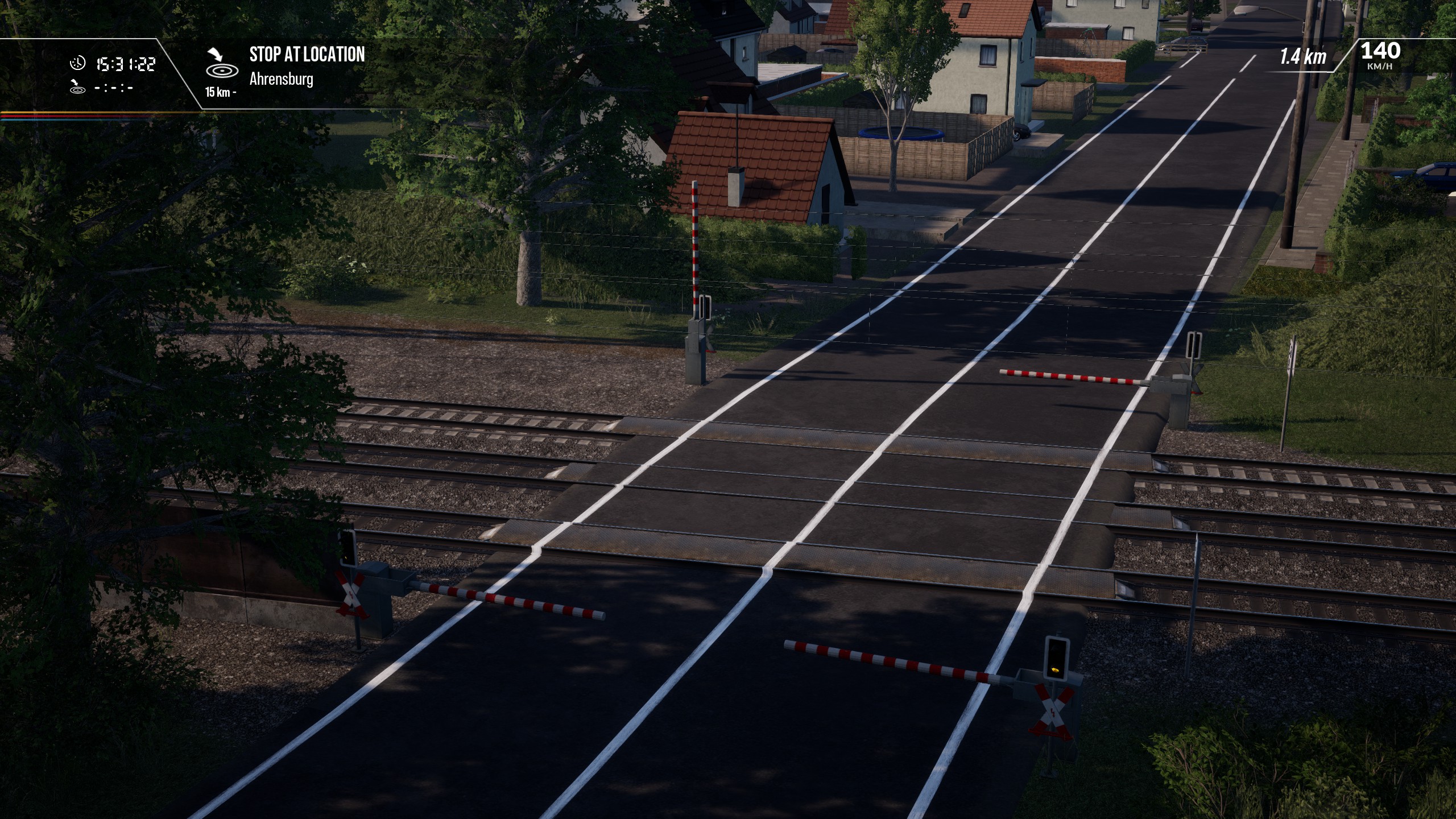Click the objective target marker icon
The width and height of the screenshot is (1456, 819).
tap(219, 64)
